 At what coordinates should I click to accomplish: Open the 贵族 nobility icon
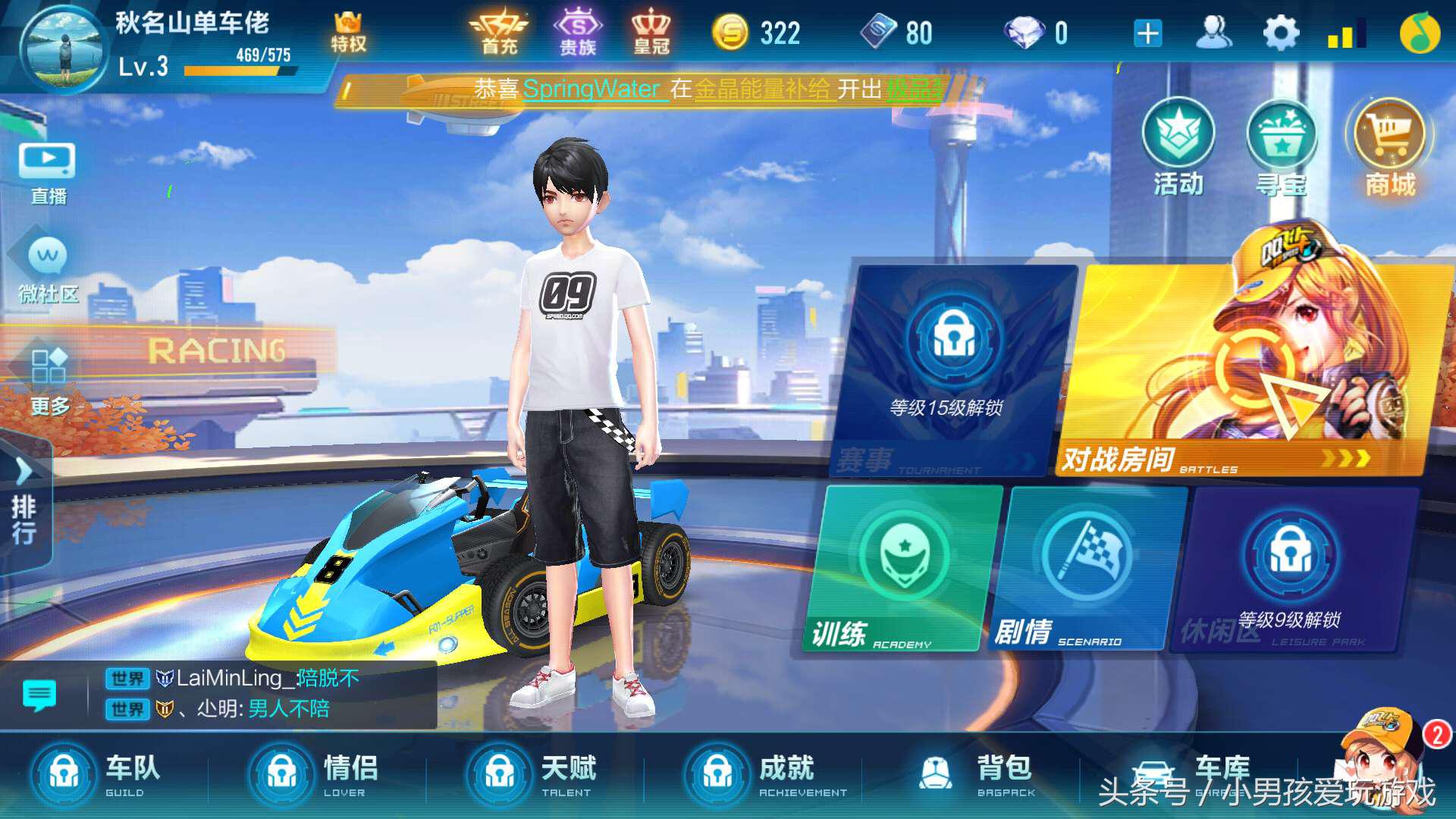point(578,30)
